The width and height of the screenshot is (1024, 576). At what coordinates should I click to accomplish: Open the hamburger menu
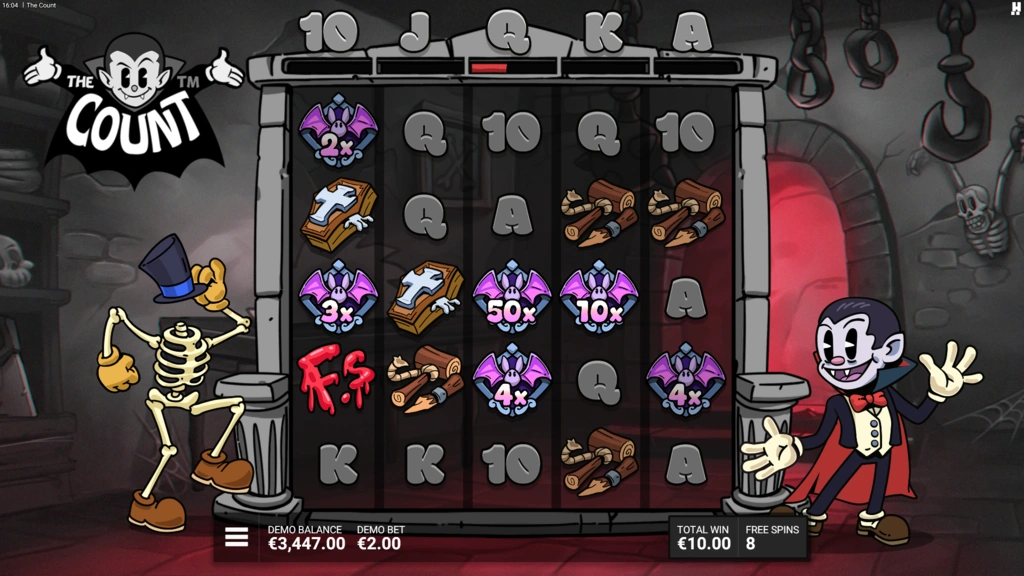pyautogui.click(x=236, y=537)
